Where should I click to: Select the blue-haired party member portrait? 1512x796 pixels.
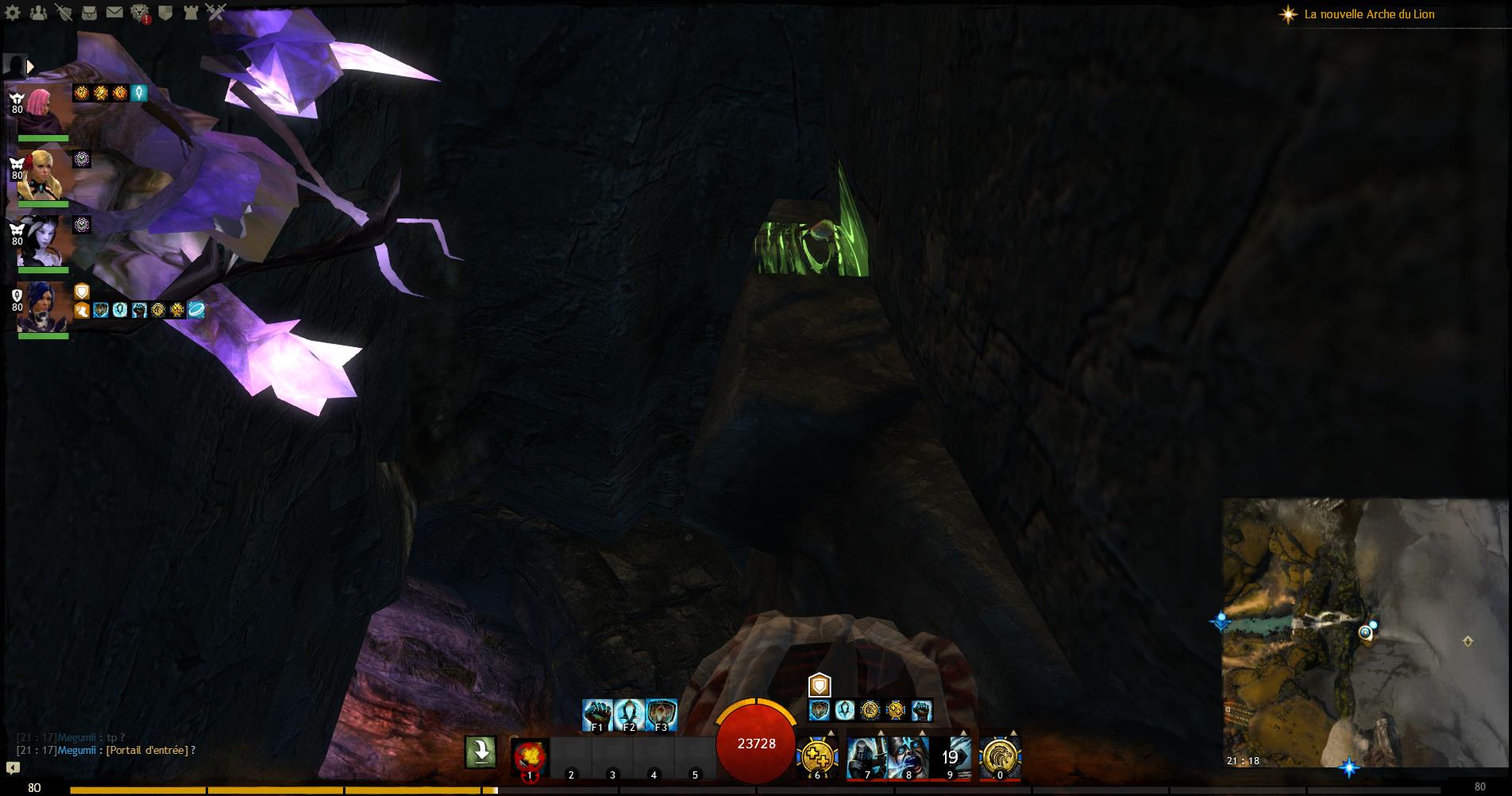point(42,307)
